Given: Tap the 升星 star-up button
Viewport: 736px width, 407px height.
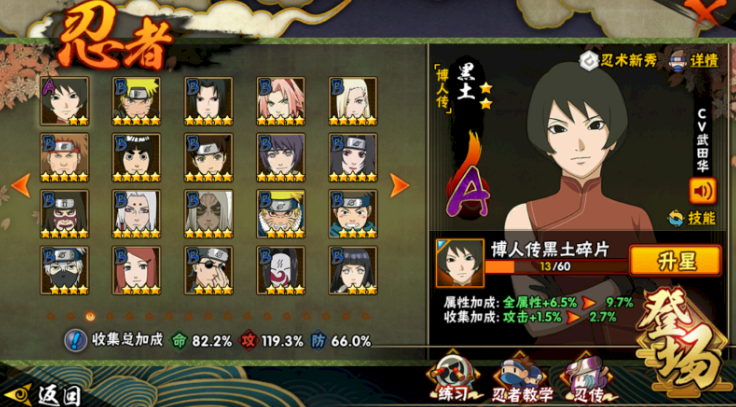Looking at the screenshot, I should tap(674, 260).
